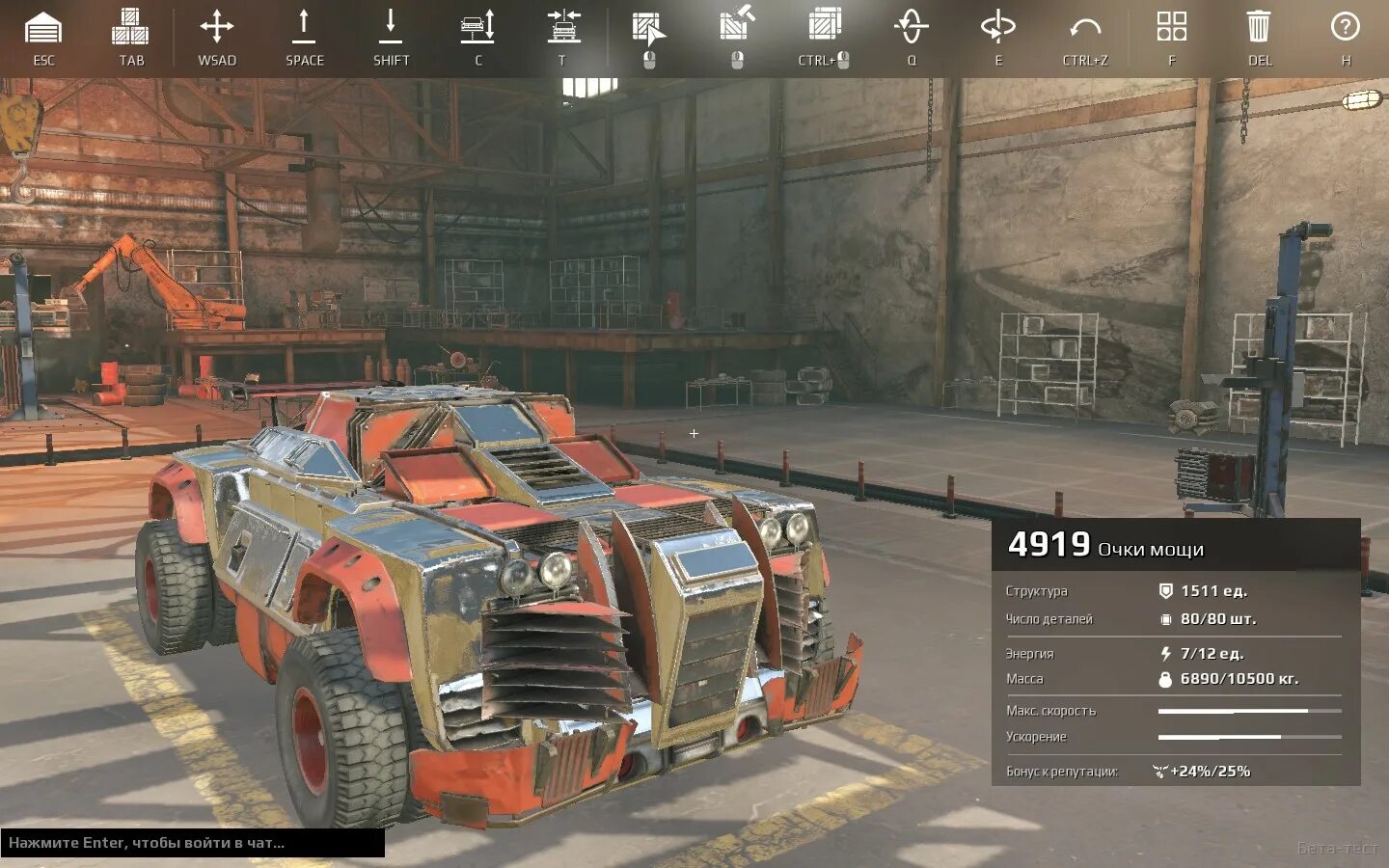
Task: Open help with the question mark icon
Action: click(x=1346, y=27)
